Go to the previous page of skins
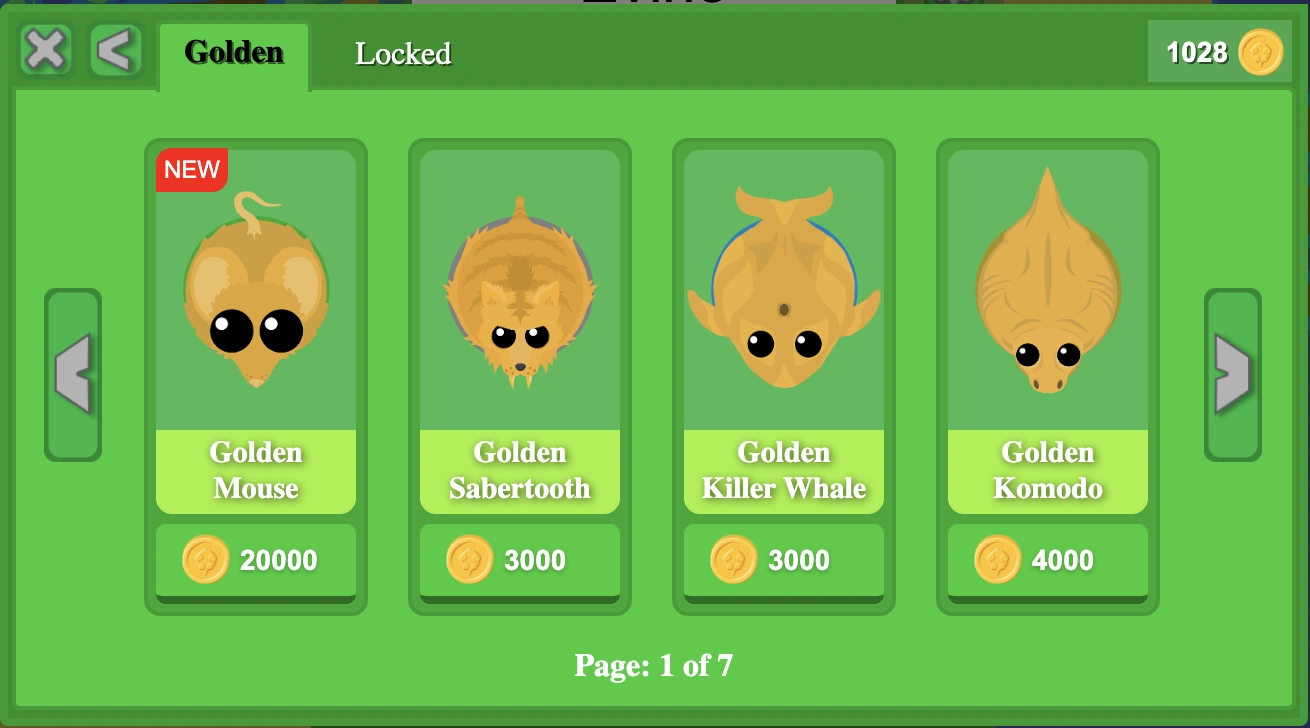Image resolution: width=1310 pixels, height=728 pixels. (x=72, y=375)
